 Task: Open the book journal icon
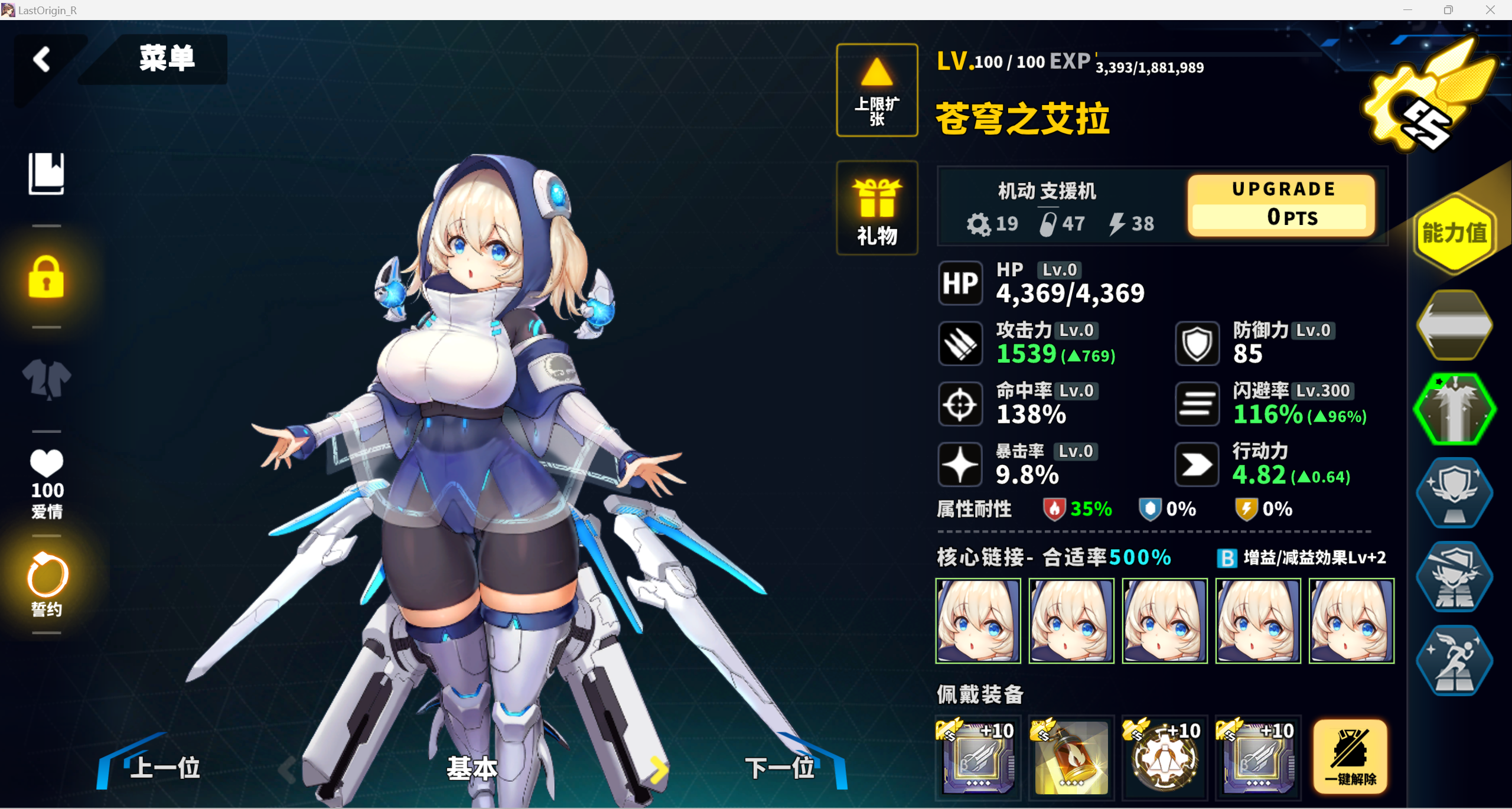(x=46, y=174)
